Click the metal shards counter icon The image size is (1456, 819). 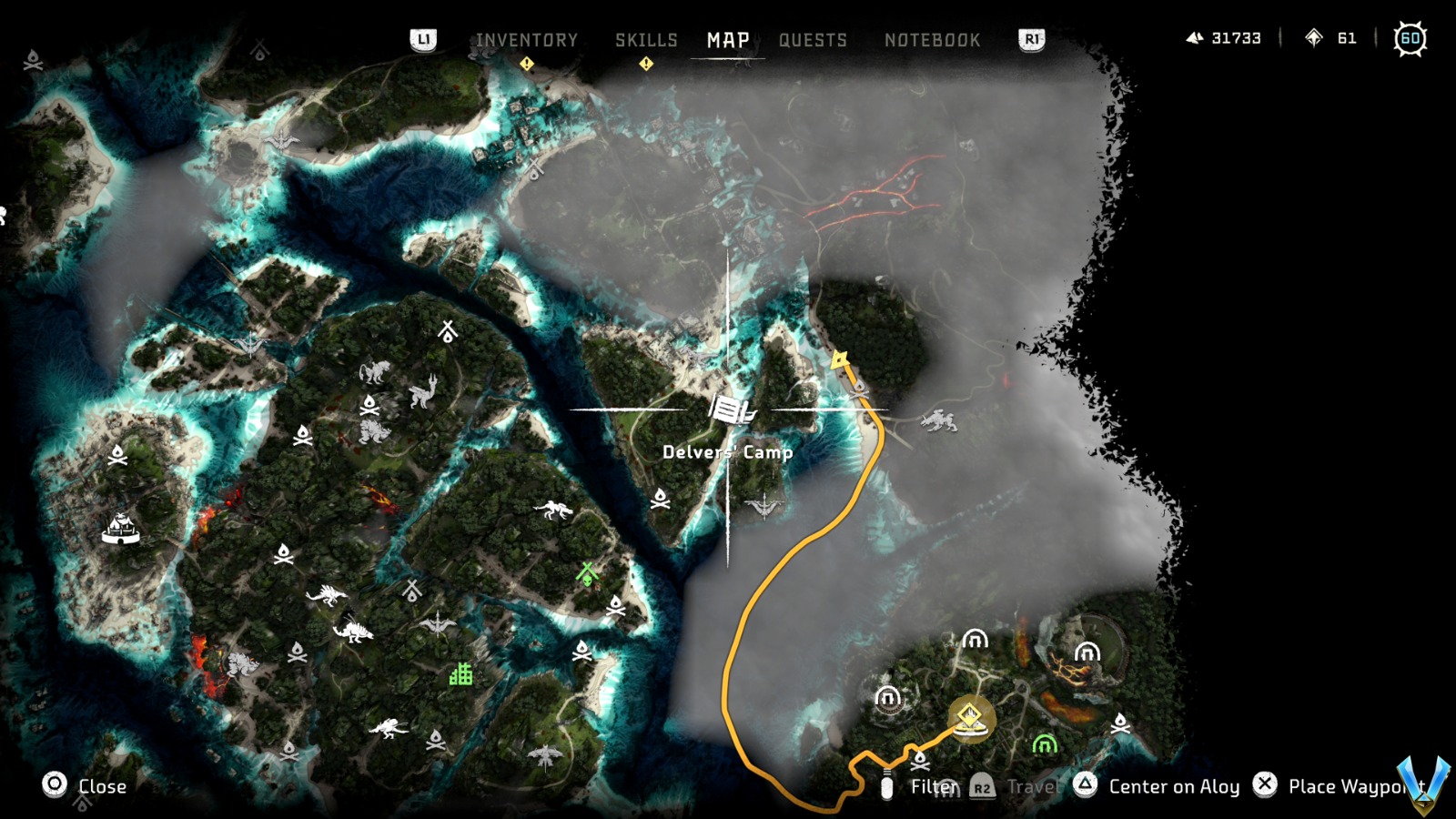(1194, 38)
